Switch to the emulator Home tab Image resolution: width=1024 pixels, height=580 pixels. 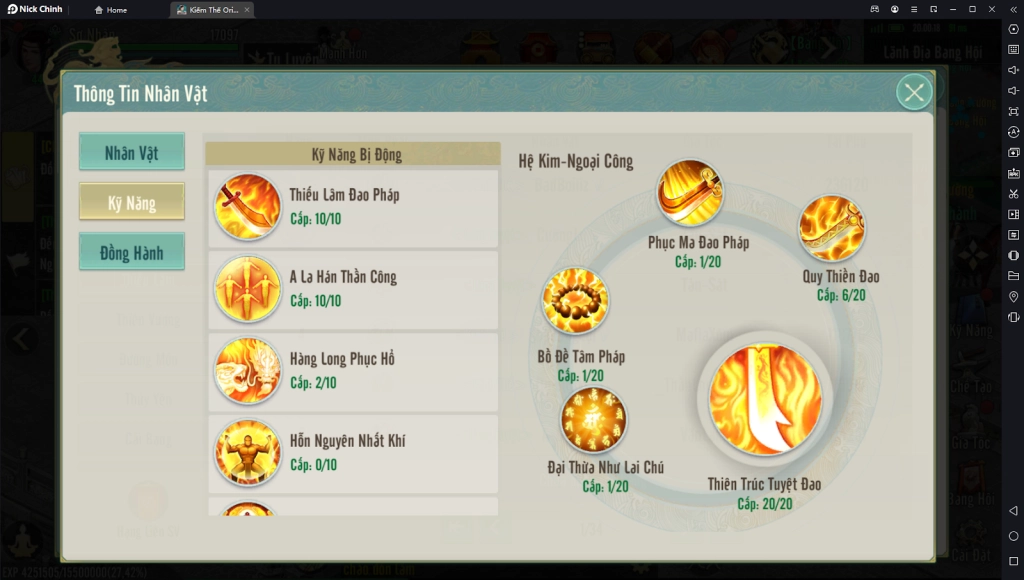tap(111, 10)
